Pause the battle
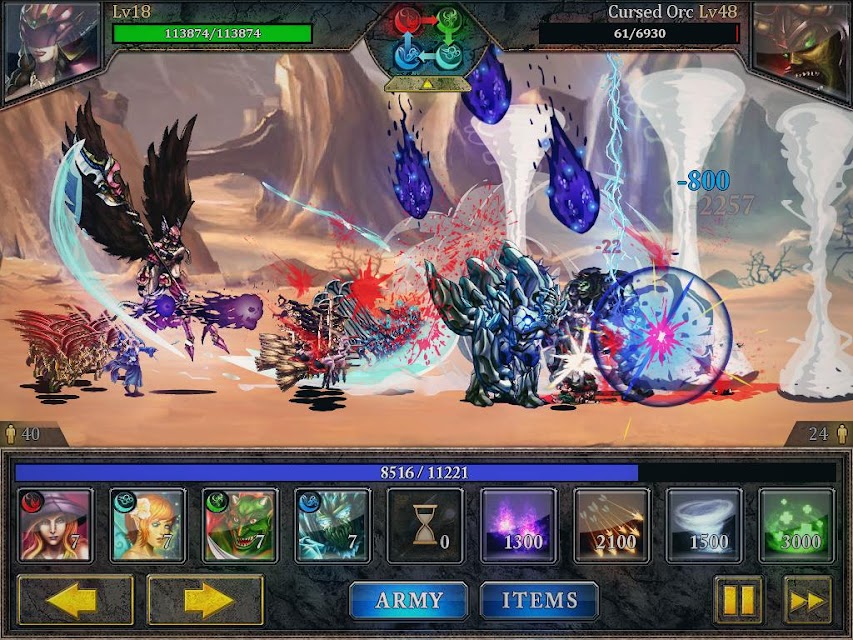853x640 pixels. click(x=739, y=600)
